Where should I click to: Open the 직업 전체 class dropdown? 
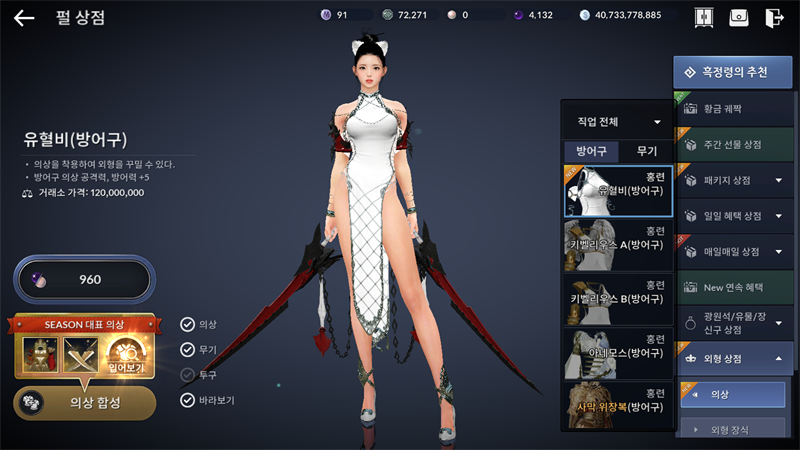(x=618, y=121)
